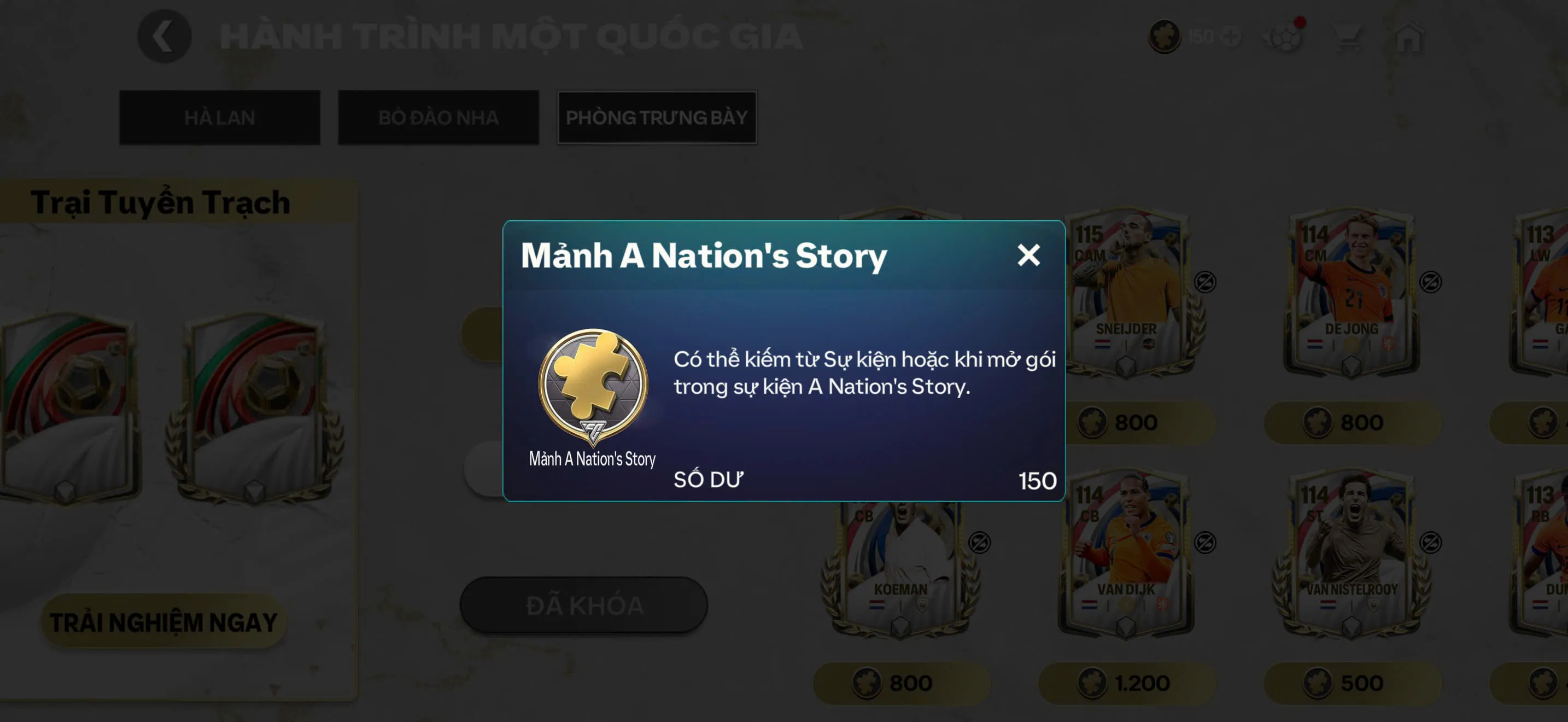The width and height of the screenshot is (1568, 722).
Task: Open the BỒ ĐÀO NHA tab
Action: click(438, 118)
